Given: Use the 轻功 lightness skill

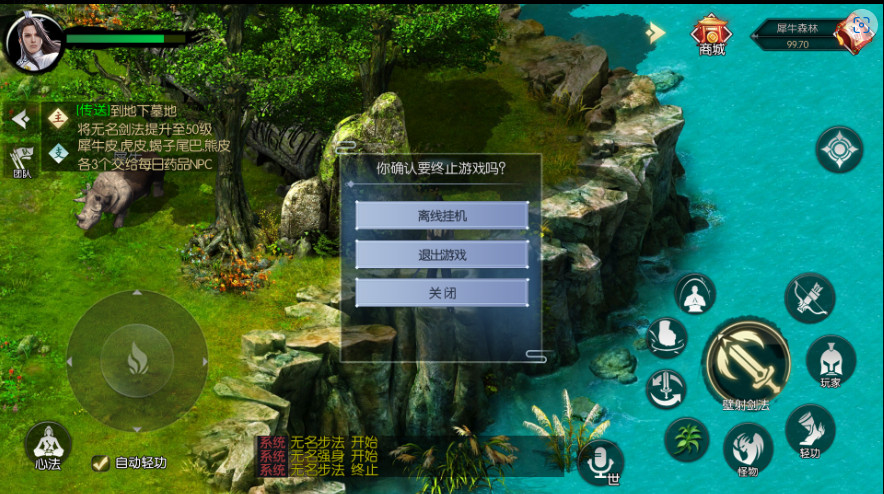Looking at the screenshot, I should click(809, 430).
